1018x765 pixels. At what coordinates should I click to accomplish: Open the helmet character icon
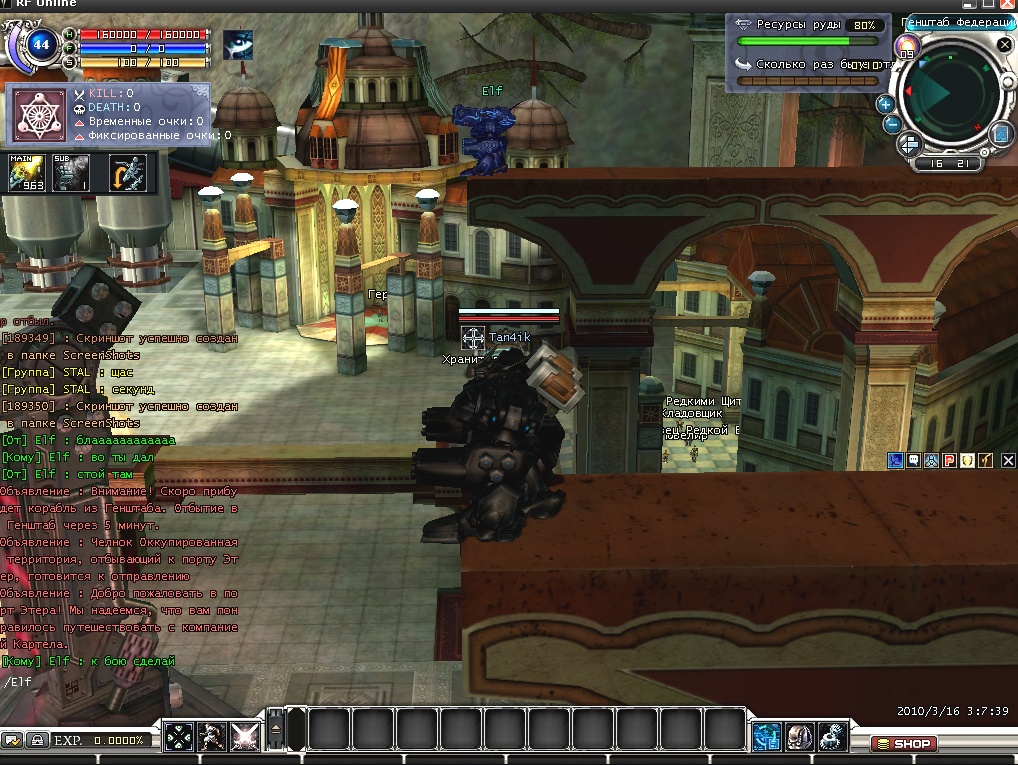click(799, 737)
